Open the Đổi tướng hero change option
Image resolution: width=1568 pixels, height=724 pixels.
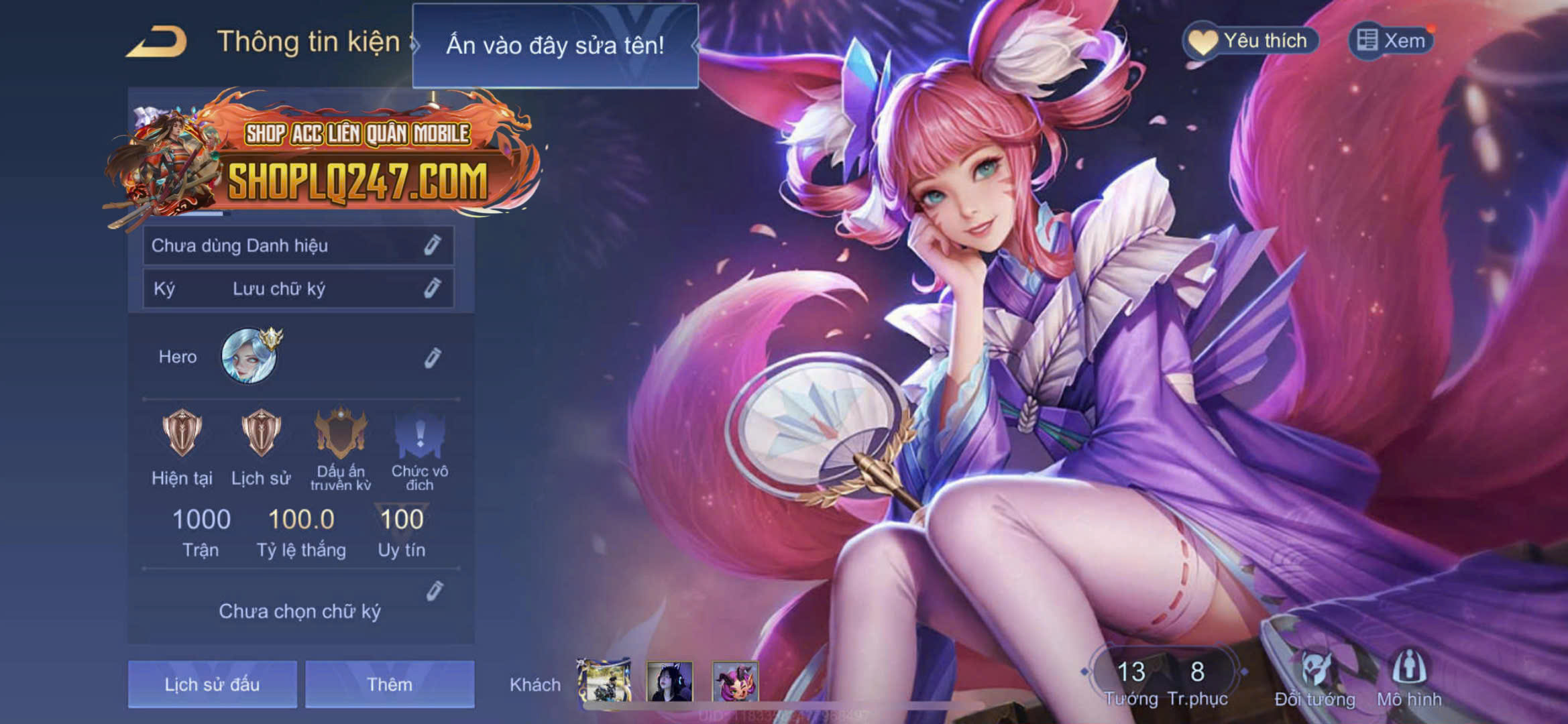tap(1314, 677)
